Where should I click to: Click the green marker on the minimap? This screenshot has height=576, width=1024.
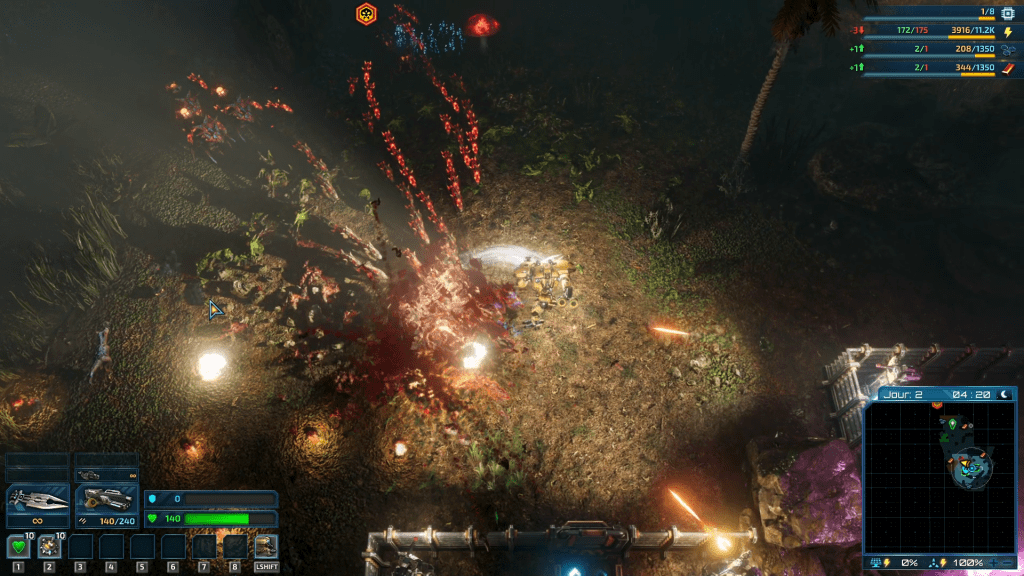coord(953,424)
